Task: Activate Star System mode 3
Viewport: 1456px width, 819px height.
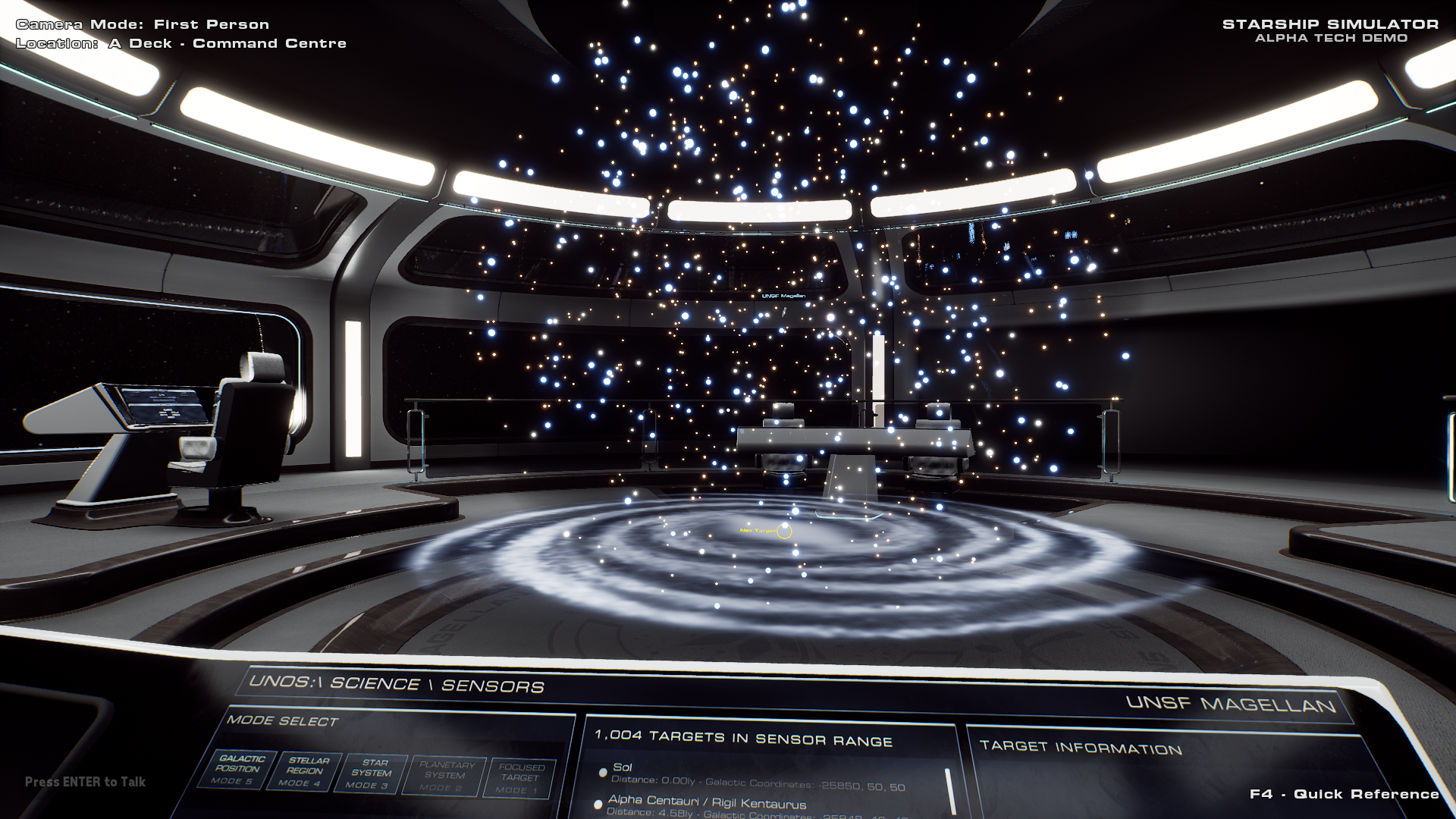Action: click(372, 773)
